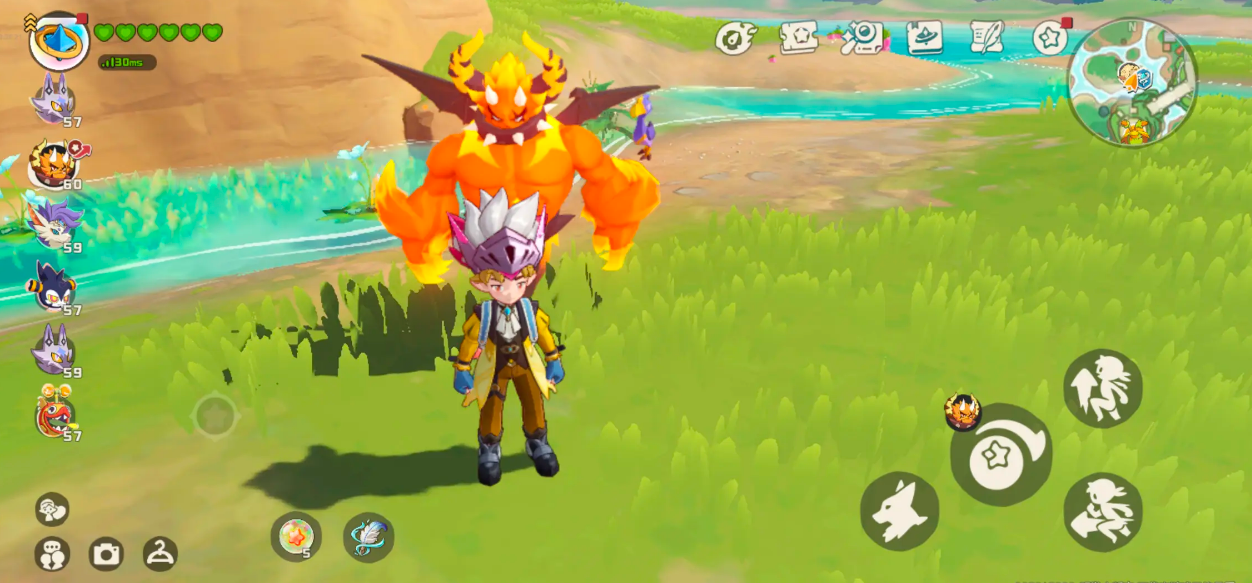
Task: Tap the jump action button
Action: 1102,388
